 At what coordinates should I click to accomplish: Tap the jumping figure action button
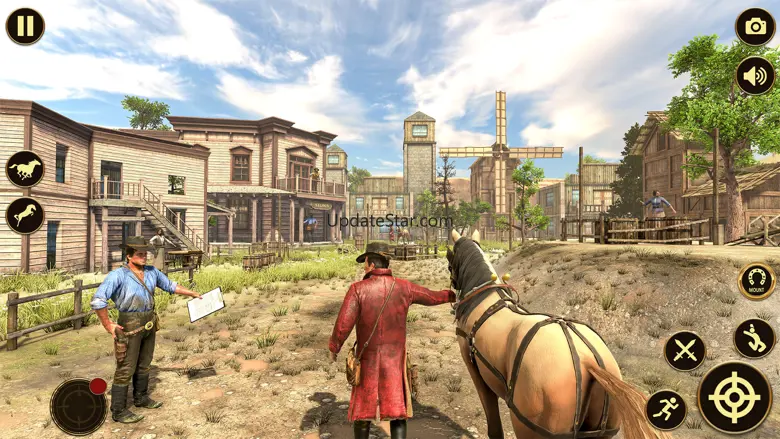point(754,338)
